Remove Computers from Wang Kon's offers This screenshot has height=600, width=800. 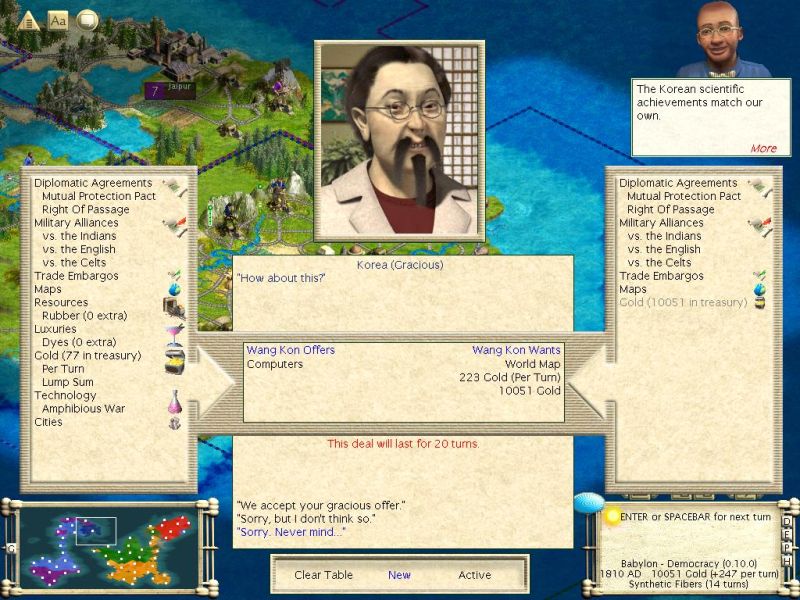pyautogui.click(x=274, y=364)
